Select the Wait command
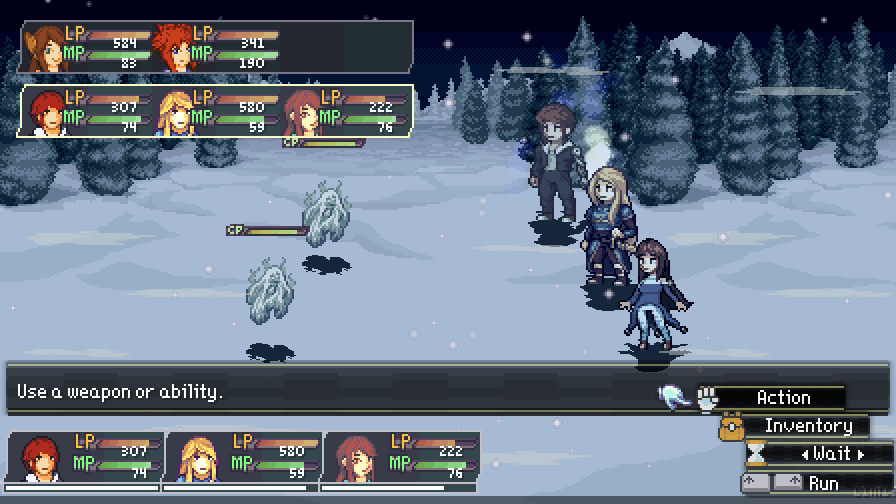This screenshot has height=504, width=896. point(831,454)
